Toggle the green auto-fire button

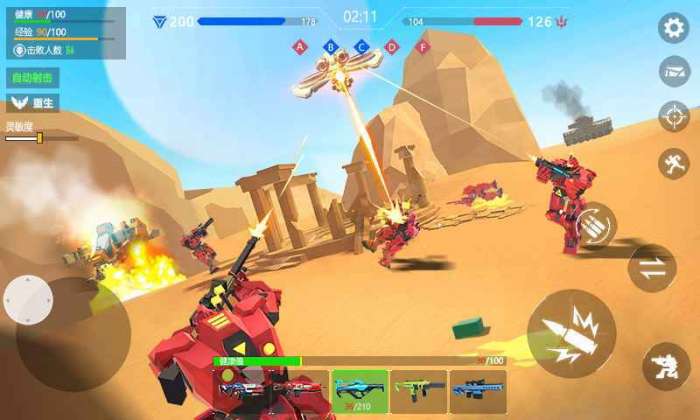pos(33,77)
